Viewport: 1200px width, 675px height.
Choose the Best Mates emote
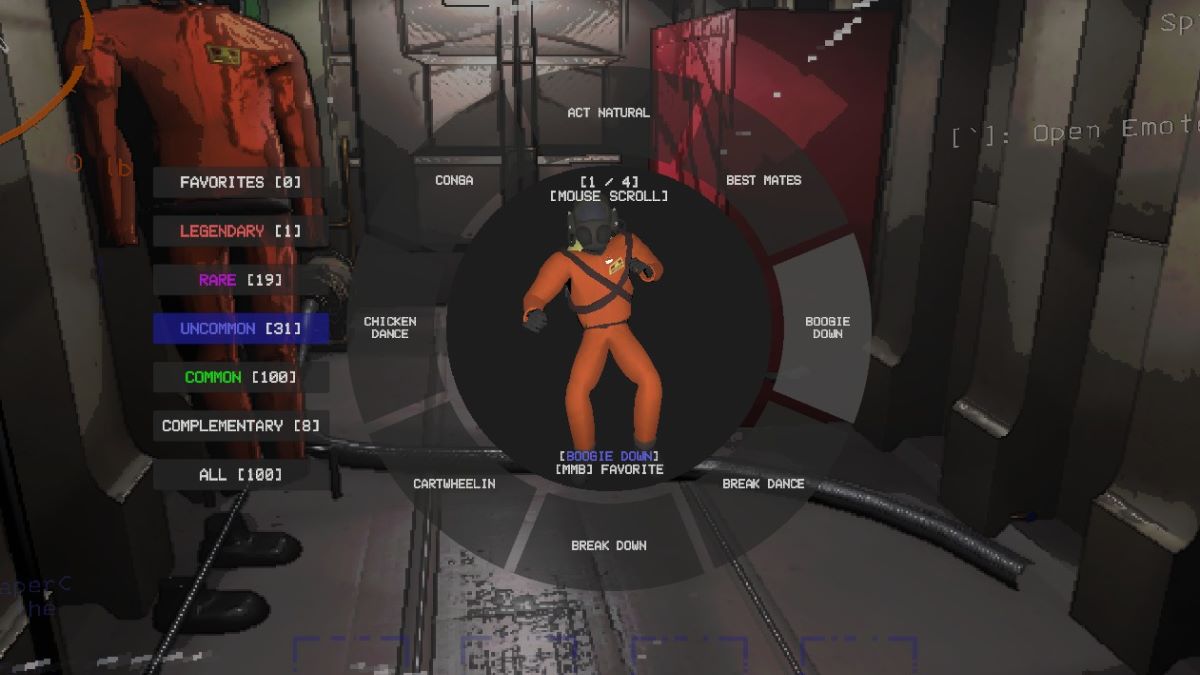coord(763,180)
